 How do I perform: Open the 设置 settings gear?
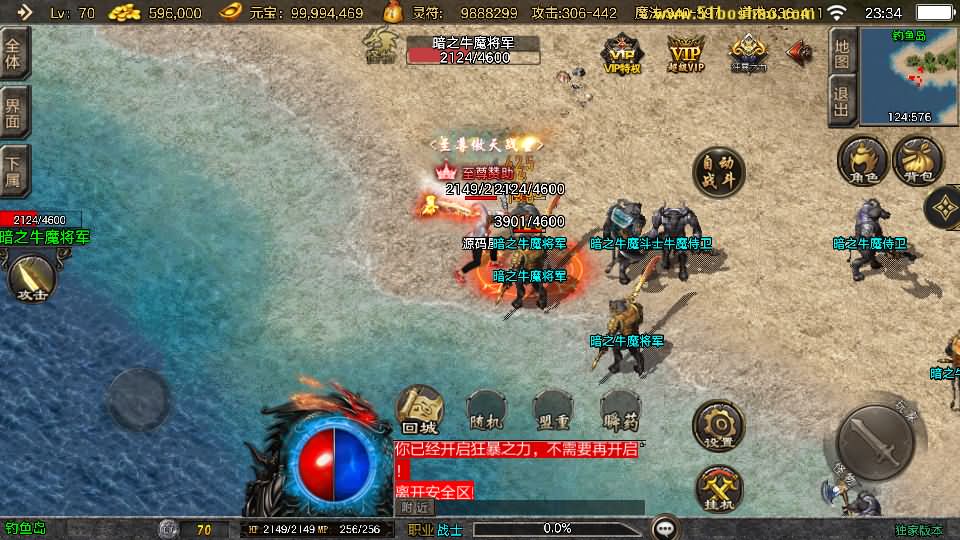point(718,425)
